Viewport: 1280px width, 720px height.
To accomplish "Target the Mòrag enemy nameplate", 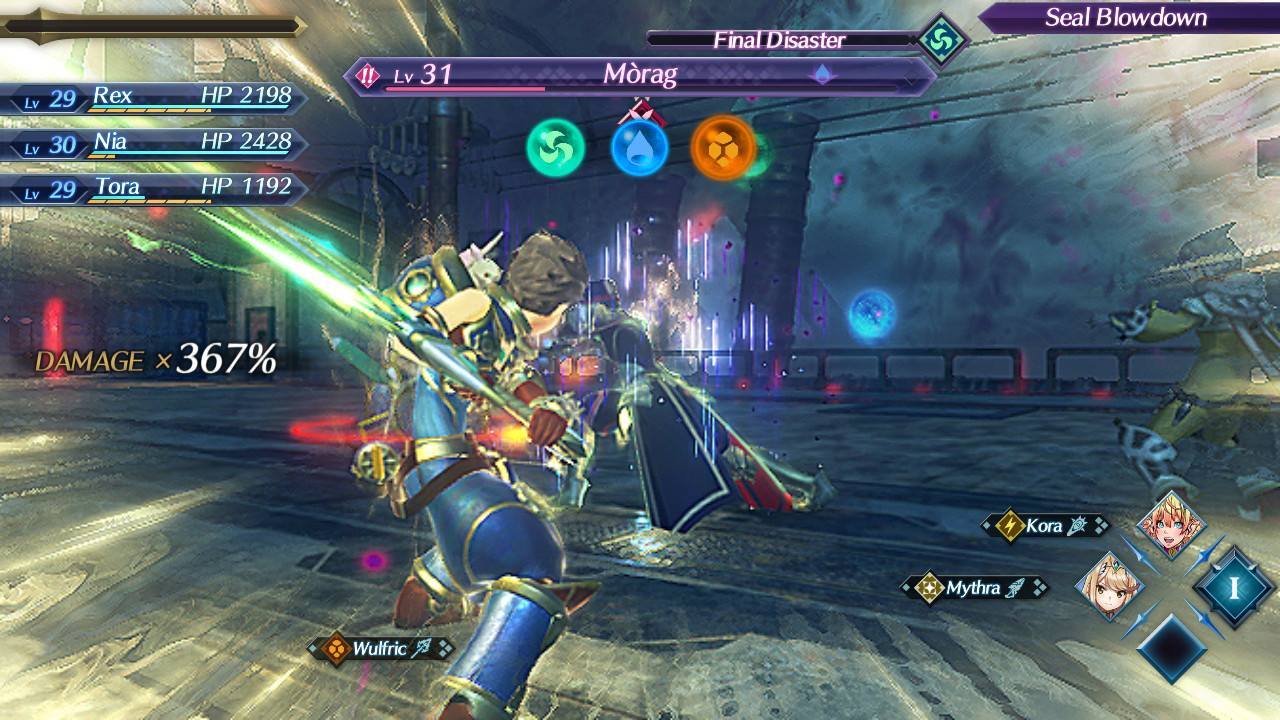I will click(x=640, y=75).
